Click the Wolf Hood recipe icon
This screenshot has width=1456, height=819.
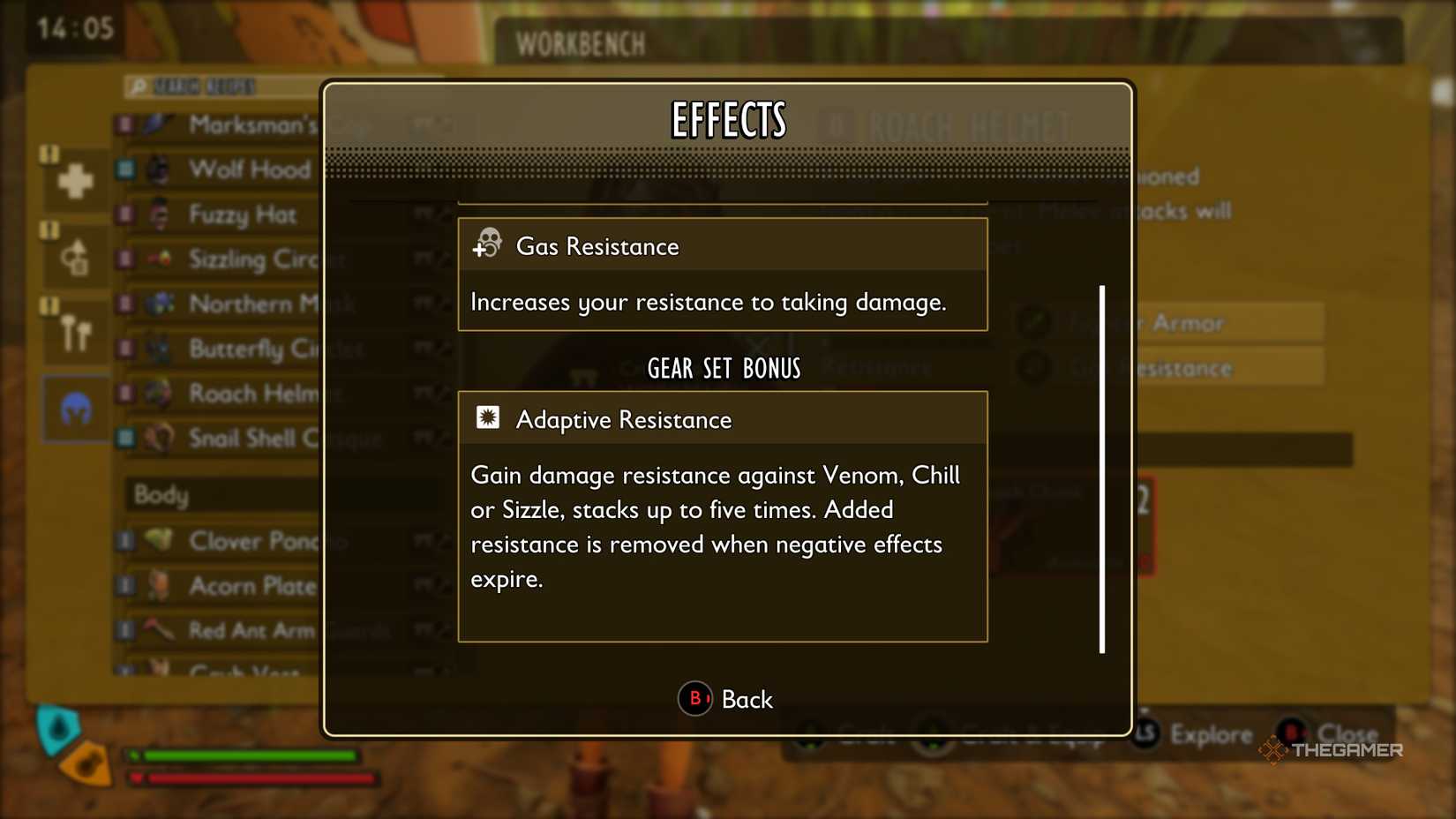pos(159,169)
